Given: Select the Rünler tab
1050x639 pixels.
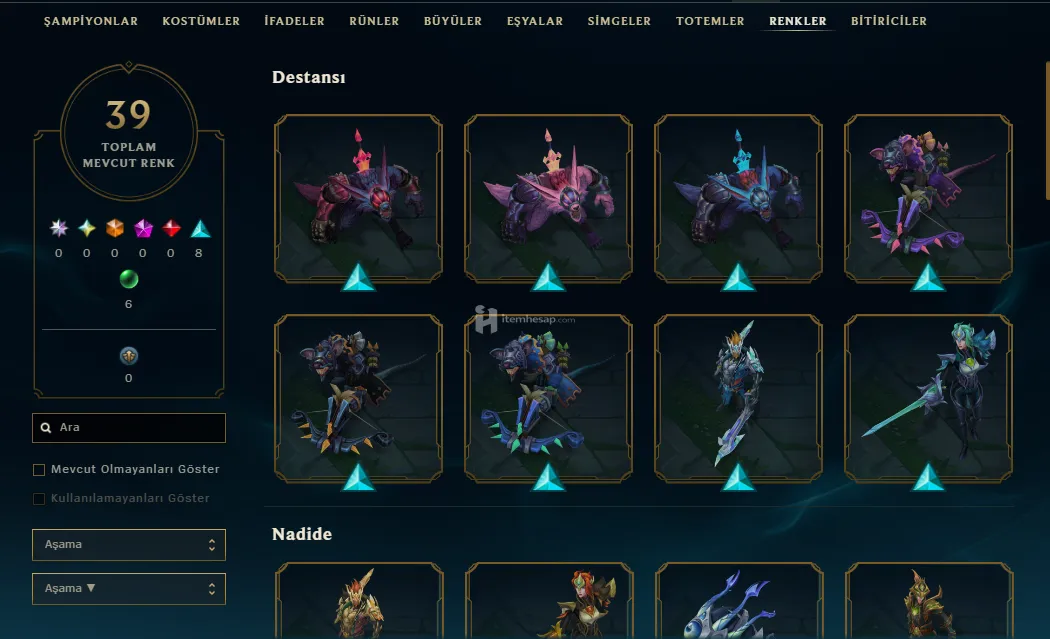Looking at the screenshot, I should click(x=374, y=21).
